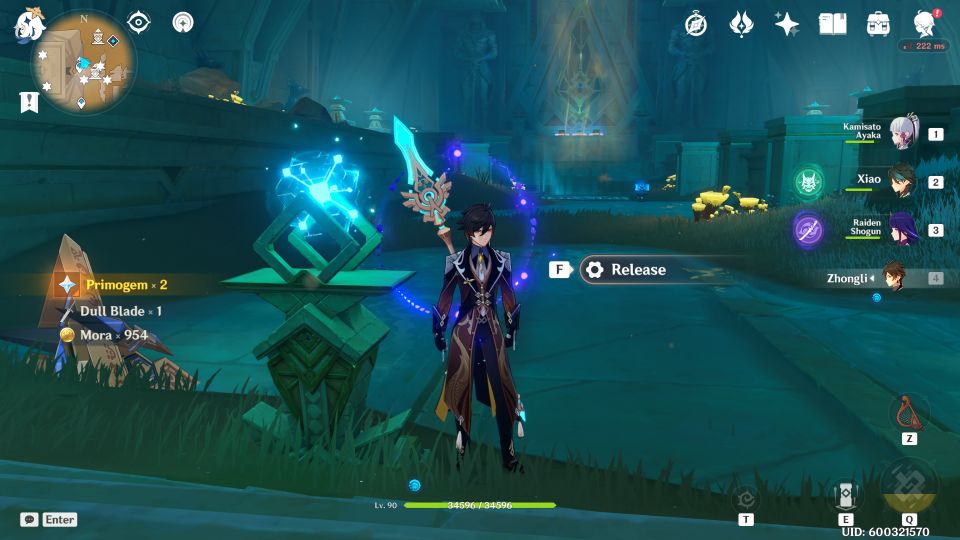Open the flame-shaped icon in top bar

tap(741, 24)
